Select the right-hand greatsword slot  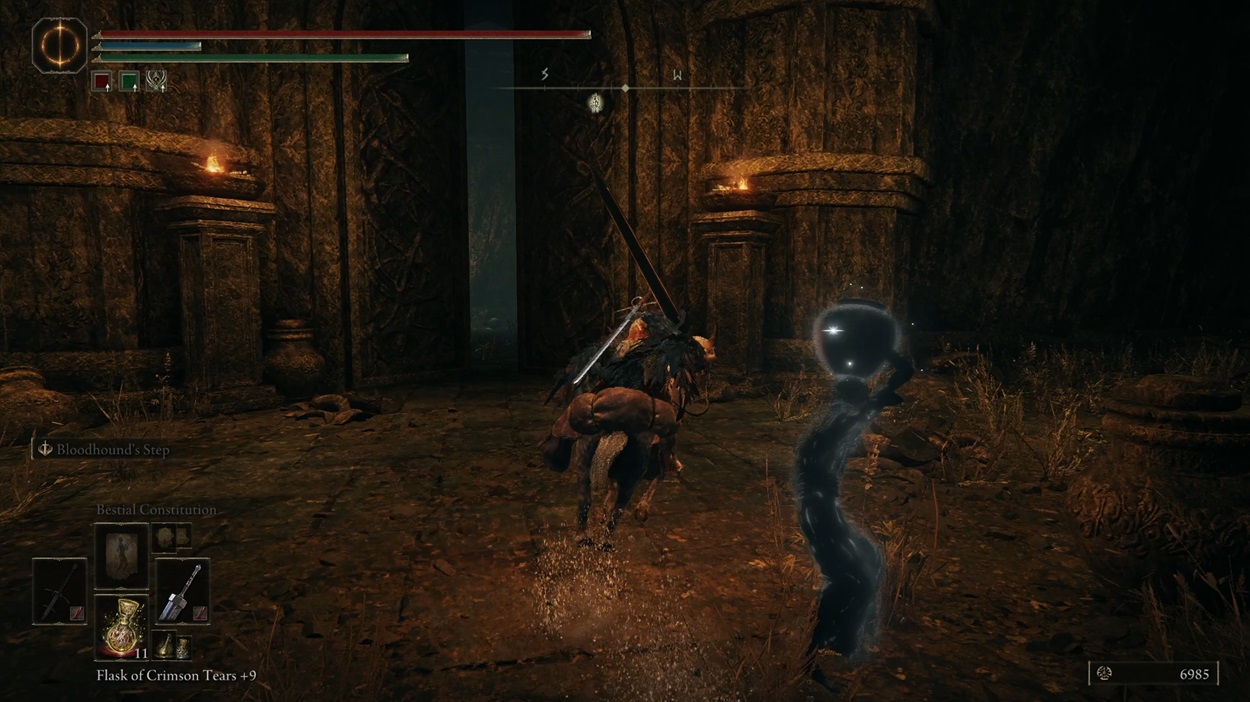point(182,590)
